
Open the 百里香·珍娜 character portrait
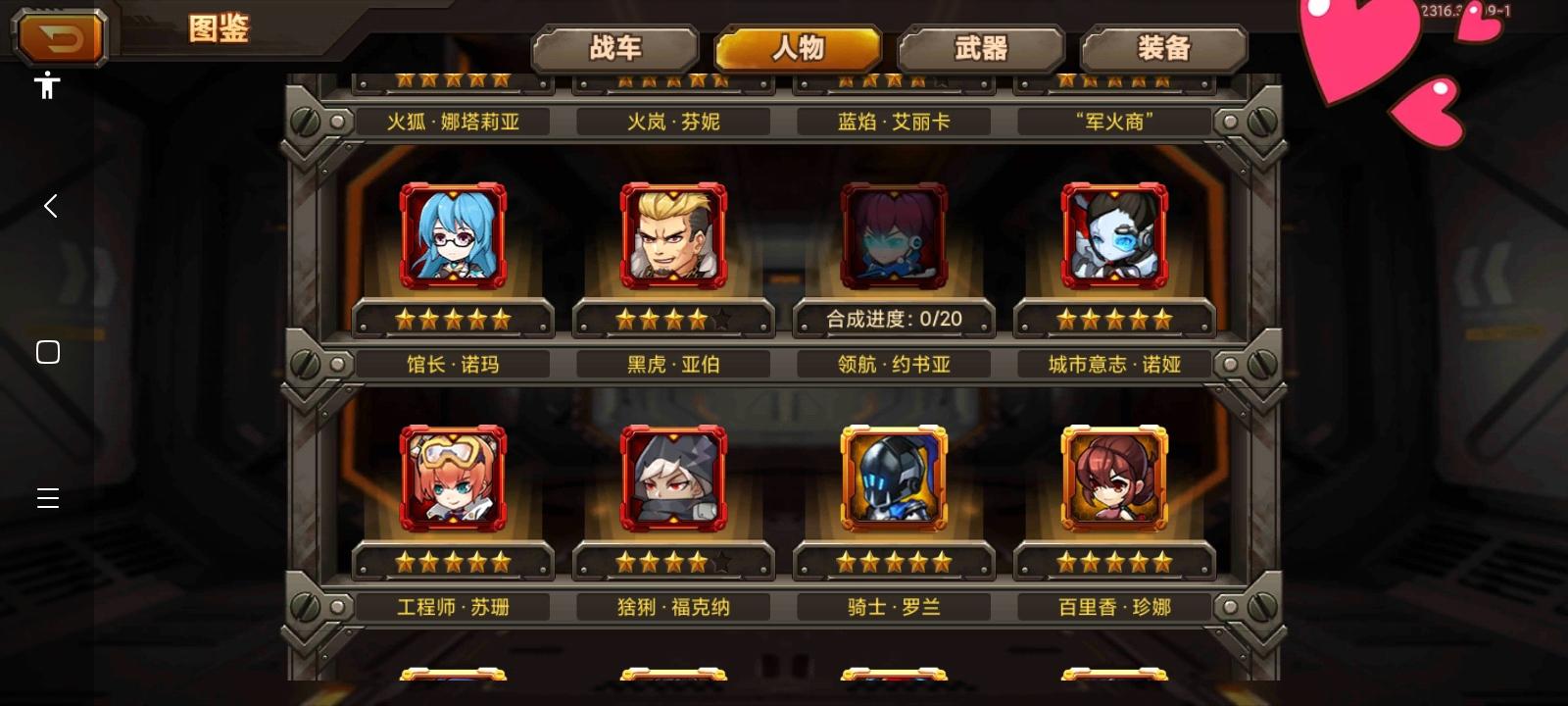pyautogui.click(x=1114, y=479)
